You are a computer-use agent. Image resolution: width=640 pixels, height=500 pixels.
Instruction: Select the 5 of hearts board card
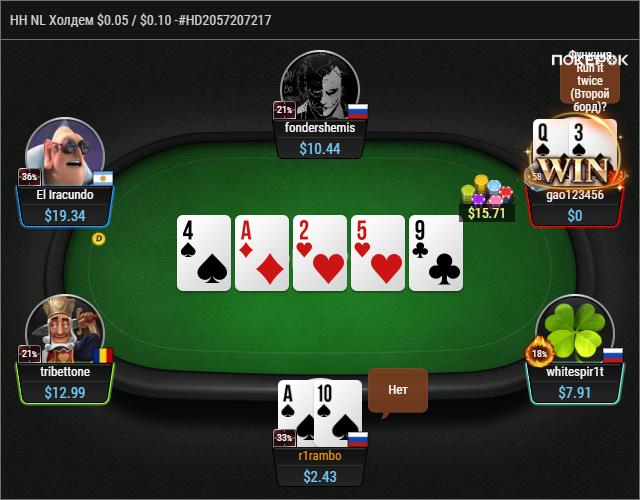pyautogui.click(x=378, y=253)
